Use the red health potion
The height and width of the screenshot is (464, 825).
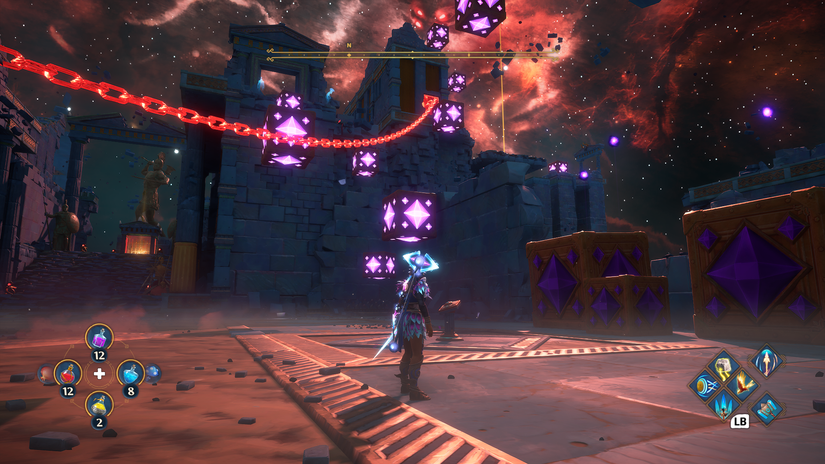pyautogui.click(x=68, y=375)
